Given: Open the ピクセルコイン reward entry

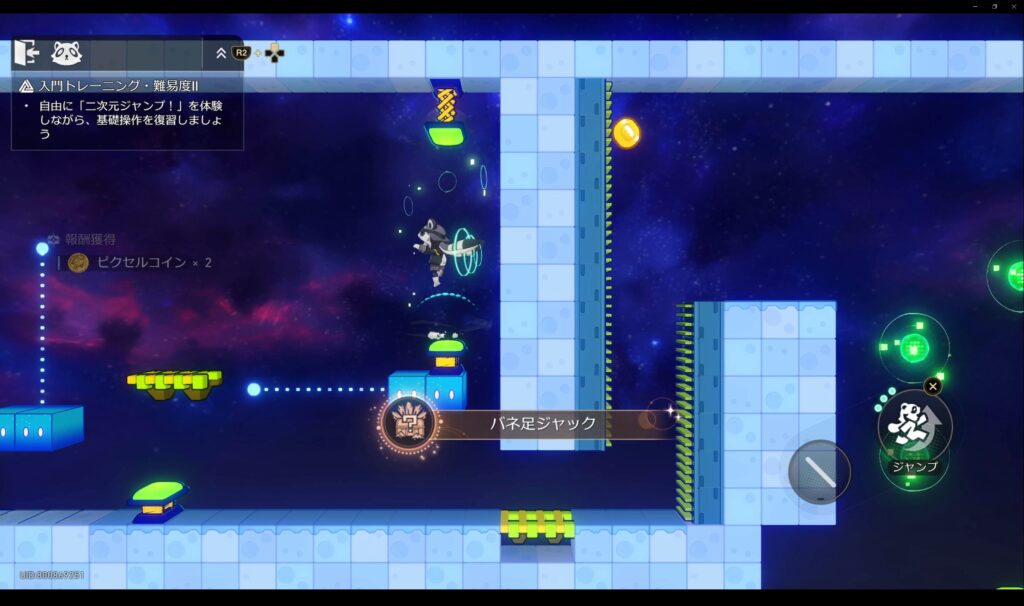Looking at the screenshot, I should [x=139, y=263].
